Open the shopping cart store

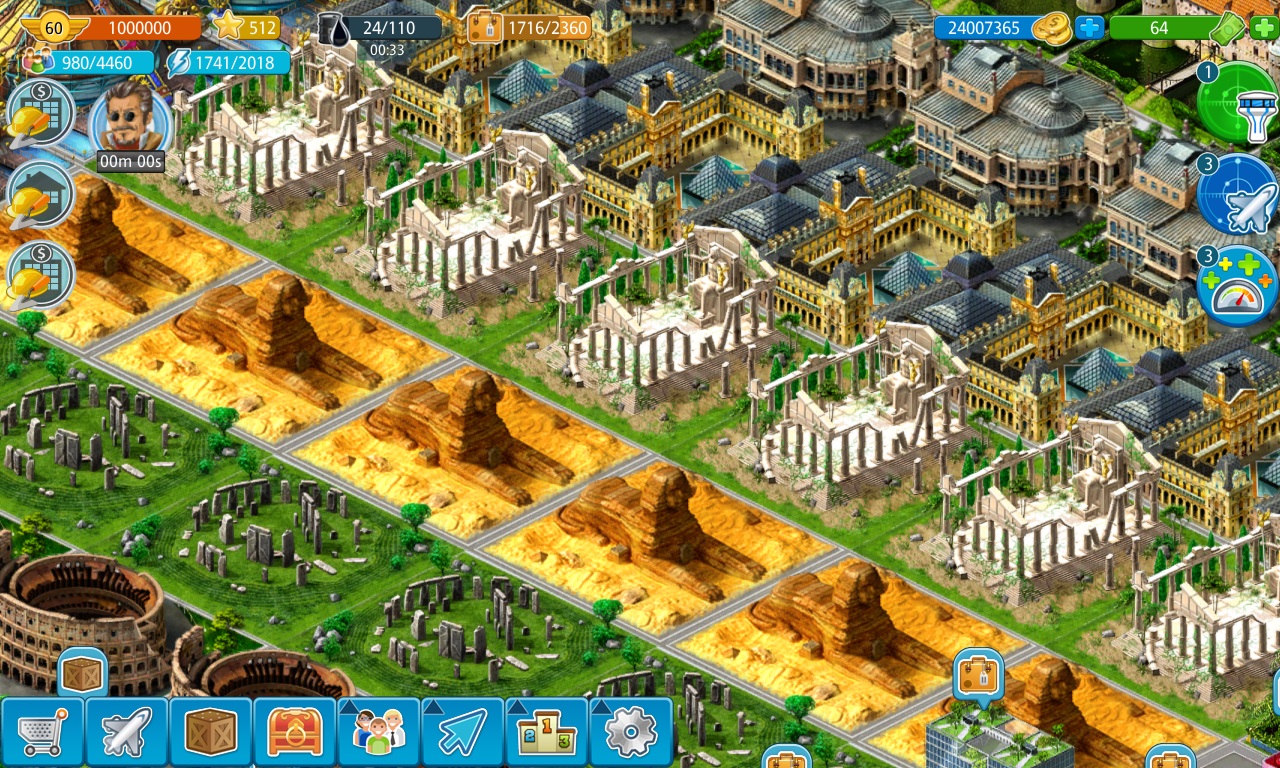tap(42, 733)
